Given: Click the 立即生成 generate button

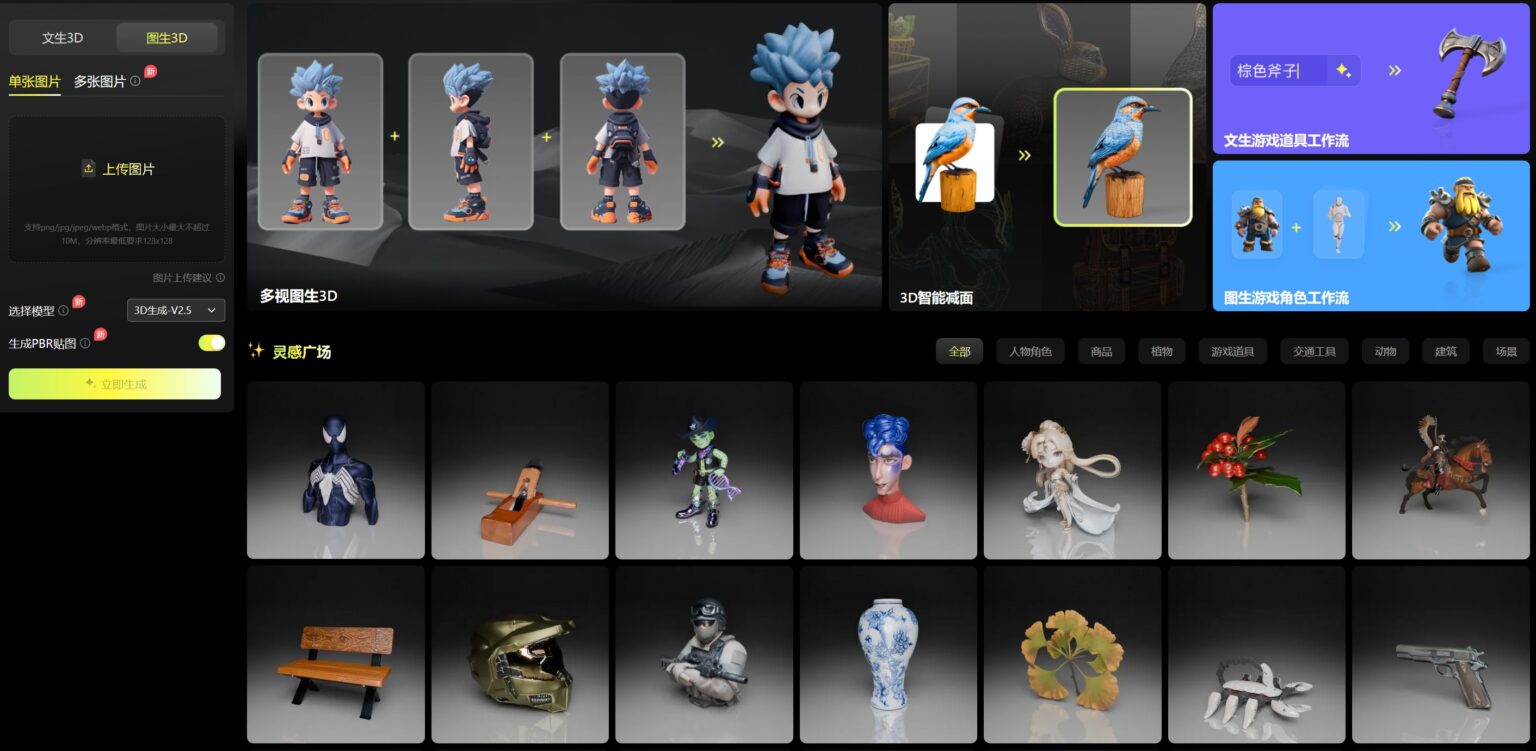Looking at the screenshot, I should pyautogui.click(x=115, y=384).
